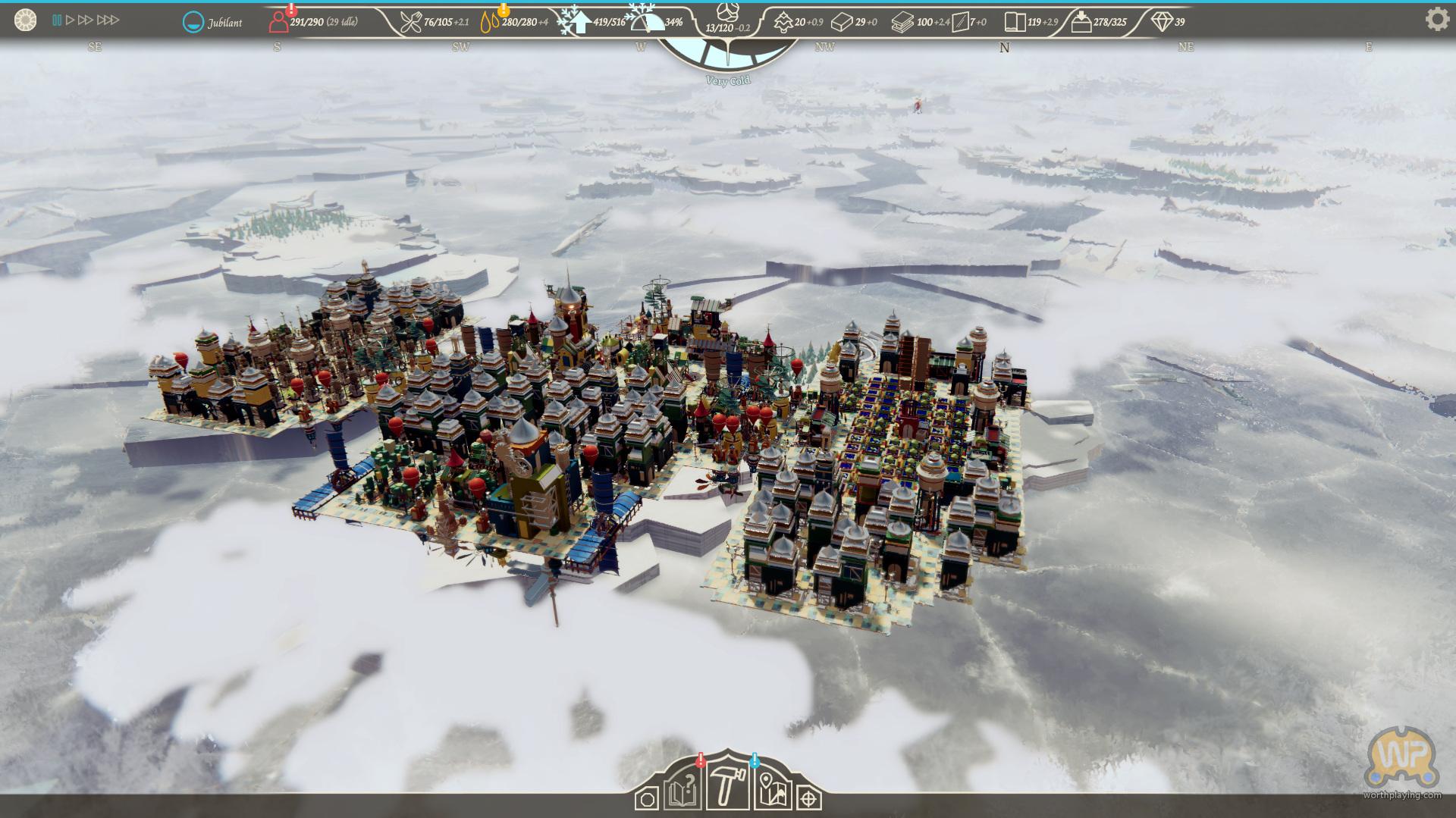The height and width of the screenshot is (818, 1456).
Task: Open the map with location pin
Action: click(773, 793)
